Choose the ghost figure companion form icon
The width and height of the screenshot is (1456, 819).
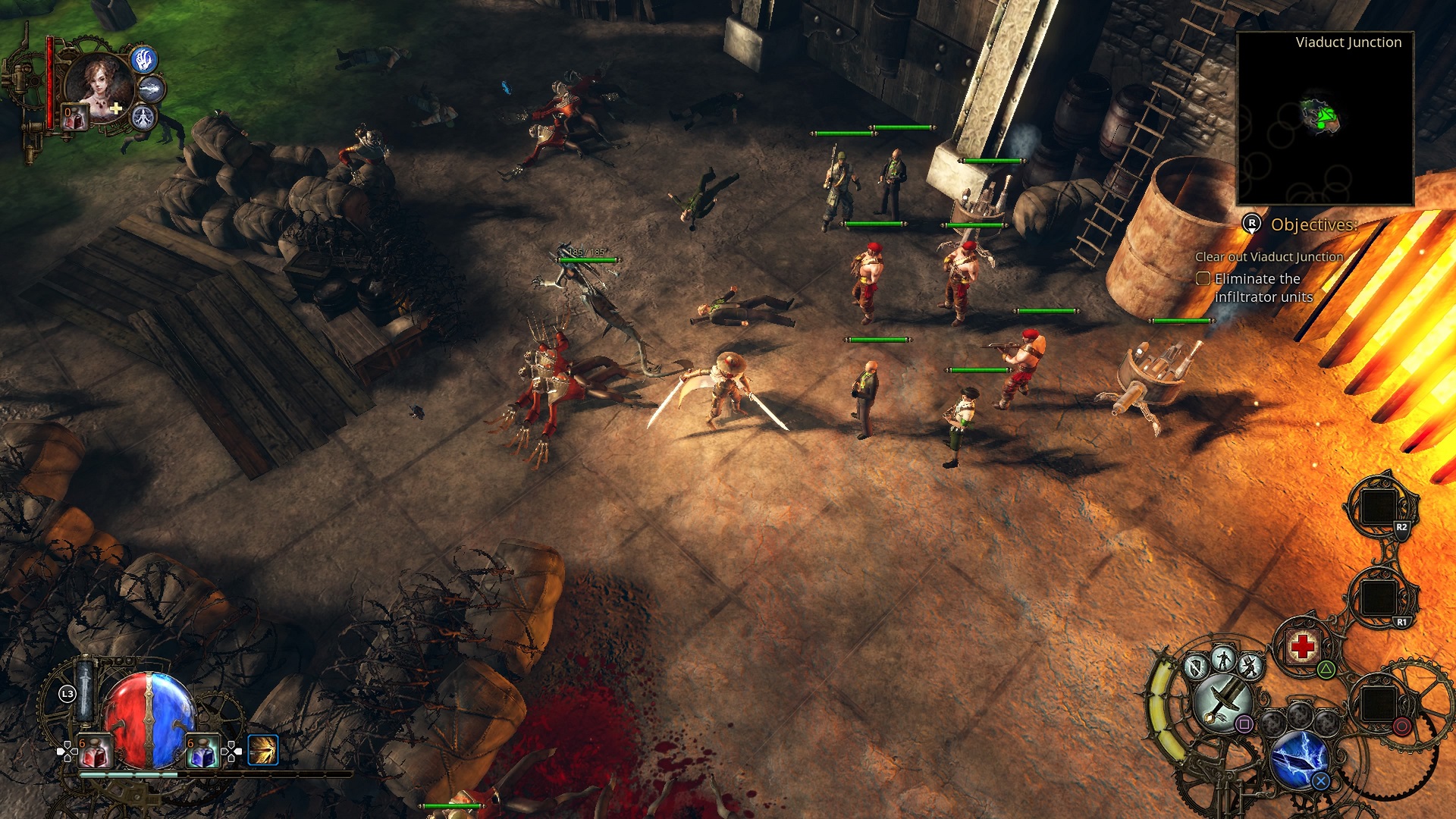pyautogui.click(x=143, y=118)
